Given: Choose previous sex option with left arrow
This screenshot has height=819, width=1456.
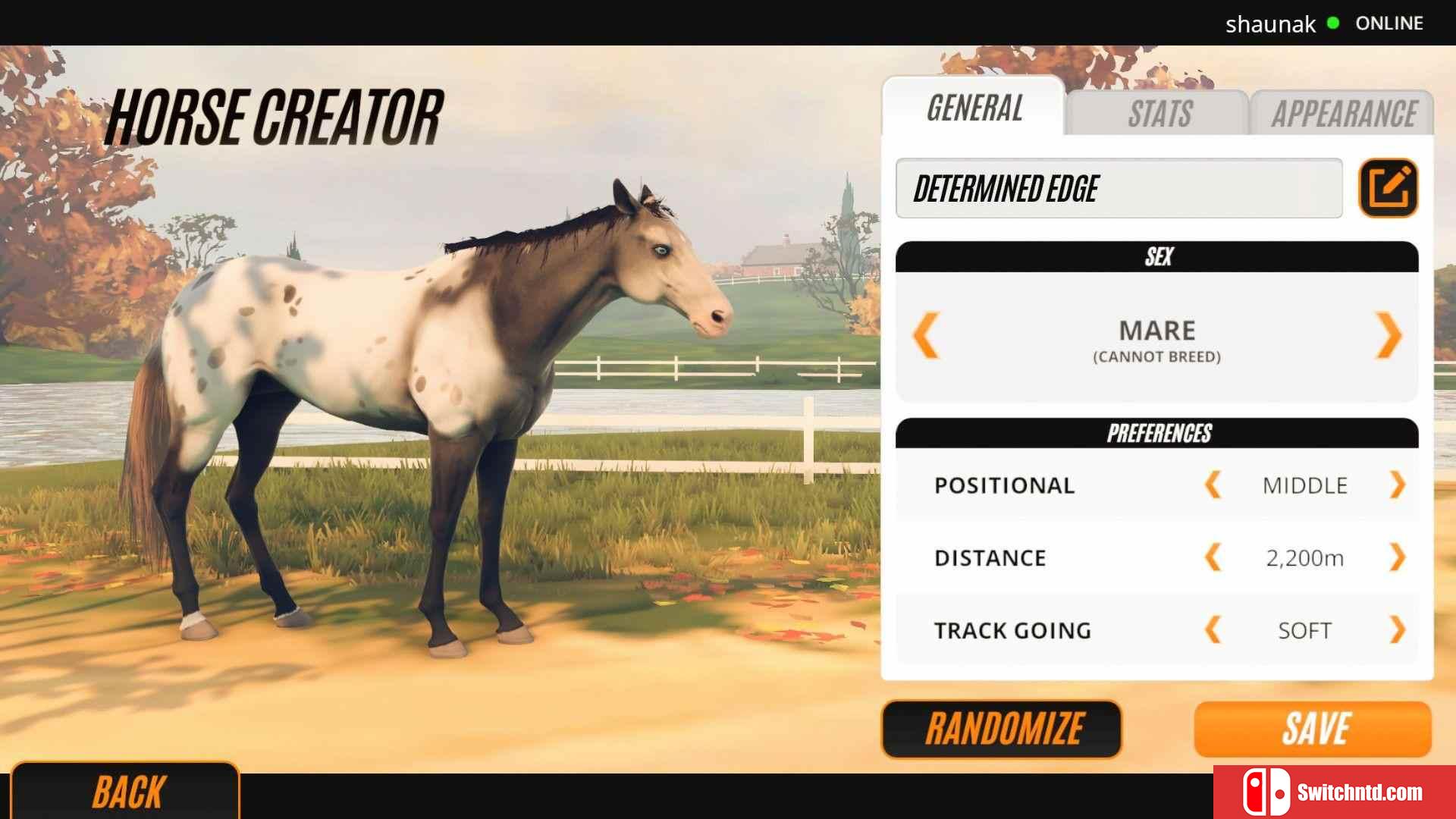Looking at the screenshot, I should click(927, 334).
